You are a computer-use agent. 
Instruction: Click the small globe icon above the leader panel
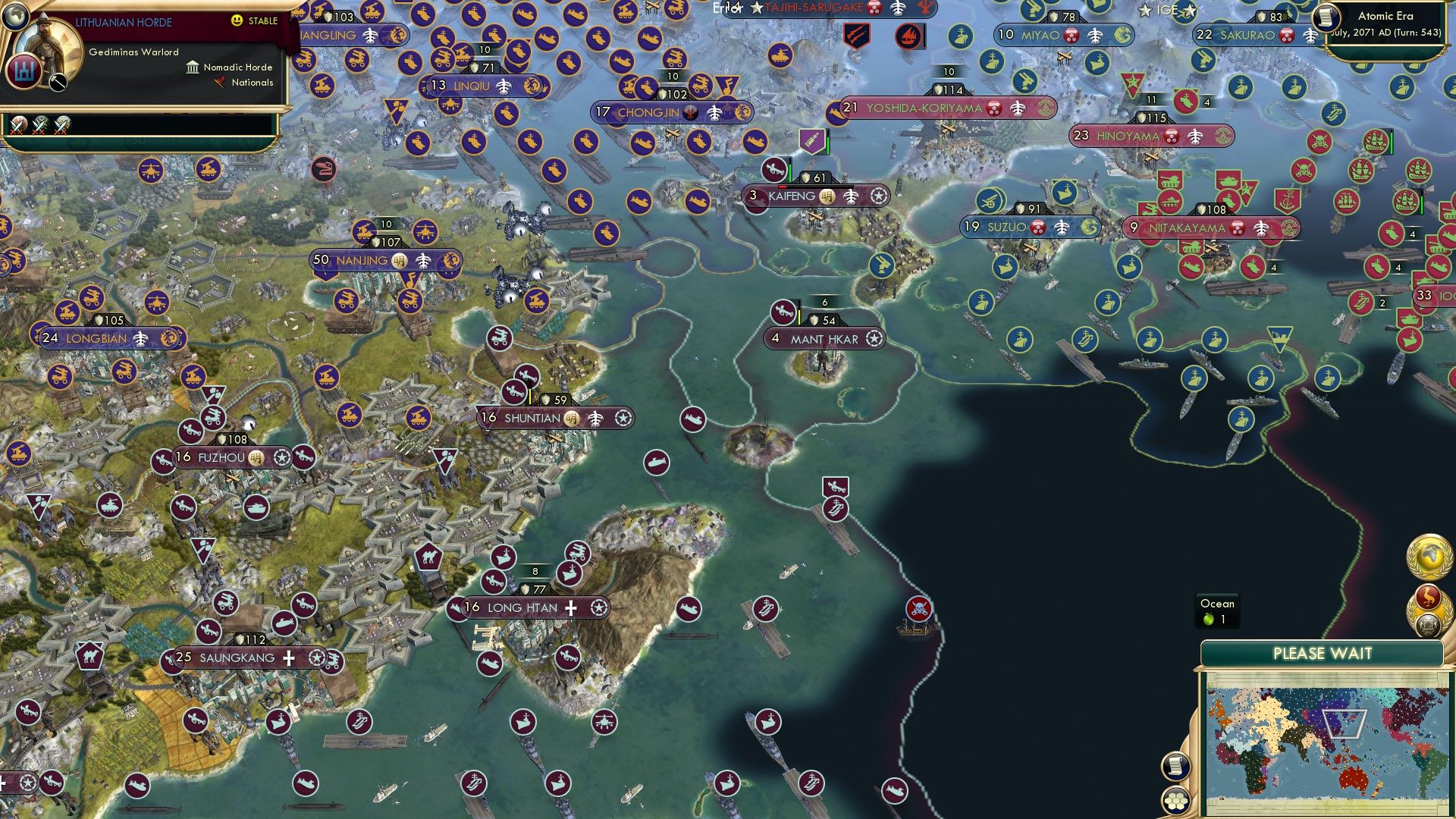point(16,17)
